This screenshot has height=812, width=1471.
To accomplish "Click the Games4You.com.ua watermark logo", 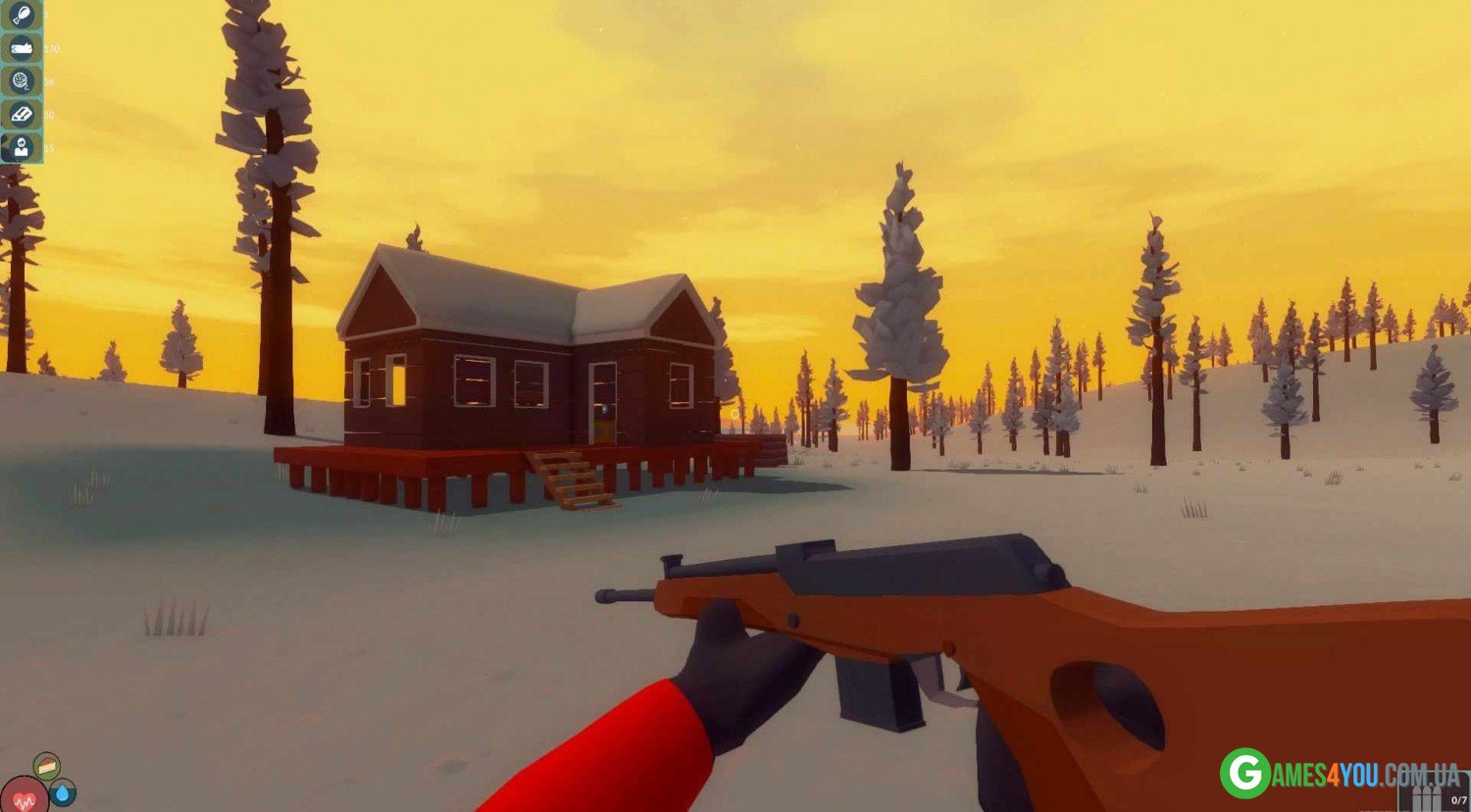I will pos(1338,774).
